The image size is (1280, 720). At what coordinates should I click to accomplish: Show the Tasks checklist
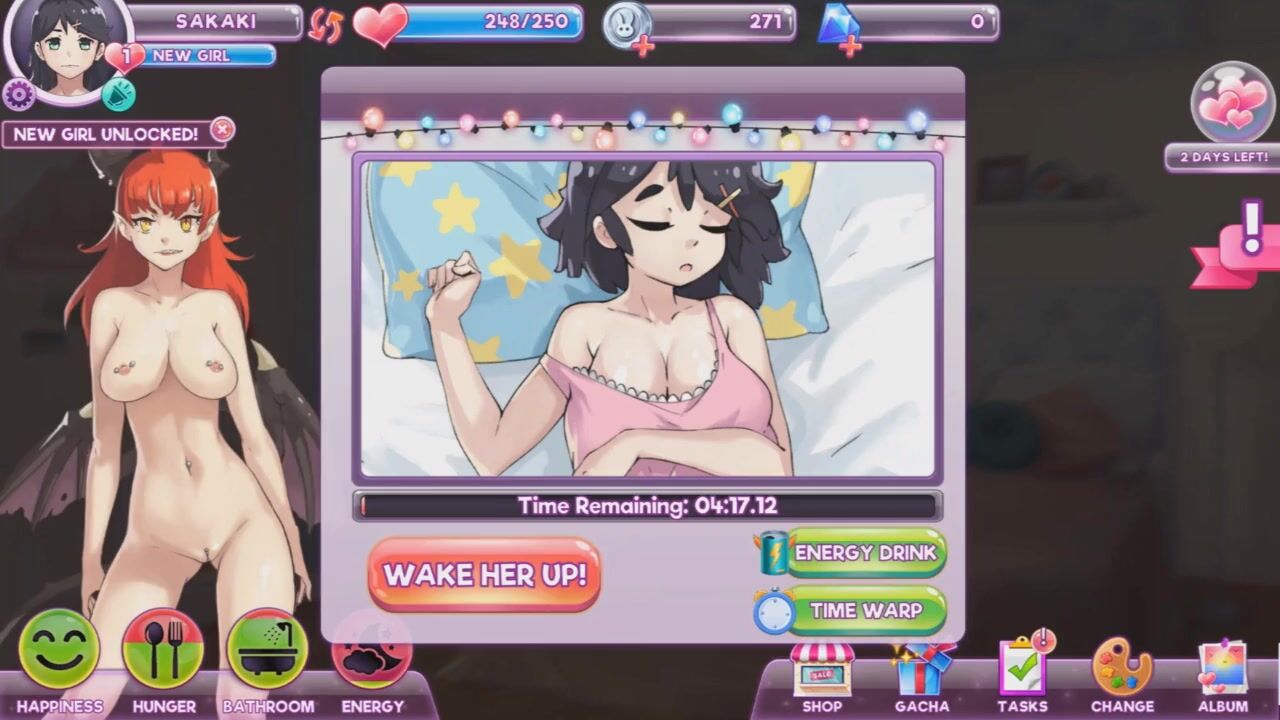pyautogui.click(x=1022, y=672)
